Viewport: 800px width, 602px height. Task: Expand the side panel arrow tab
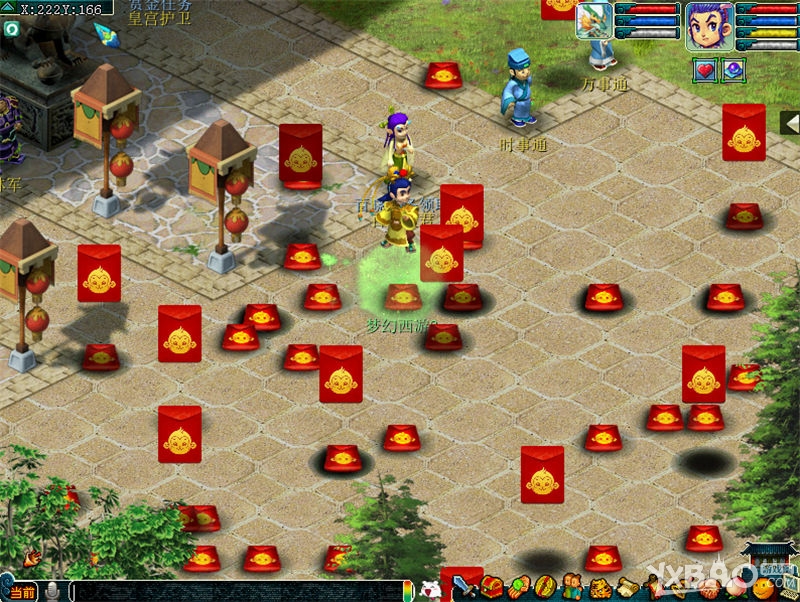[x=789, y=122]
